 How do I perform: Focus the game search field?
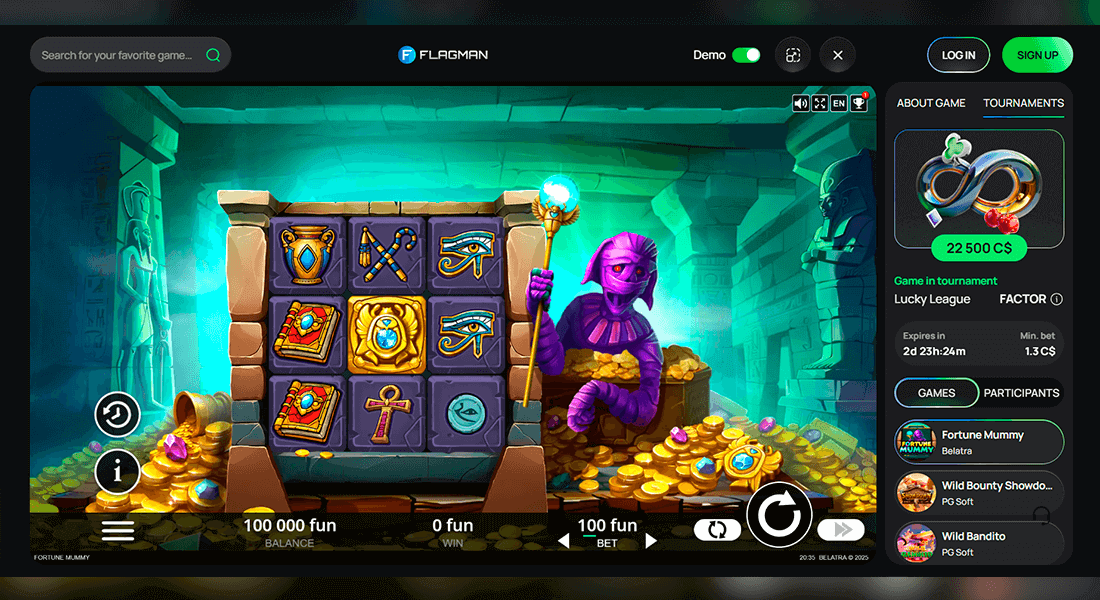click(118, 55)
